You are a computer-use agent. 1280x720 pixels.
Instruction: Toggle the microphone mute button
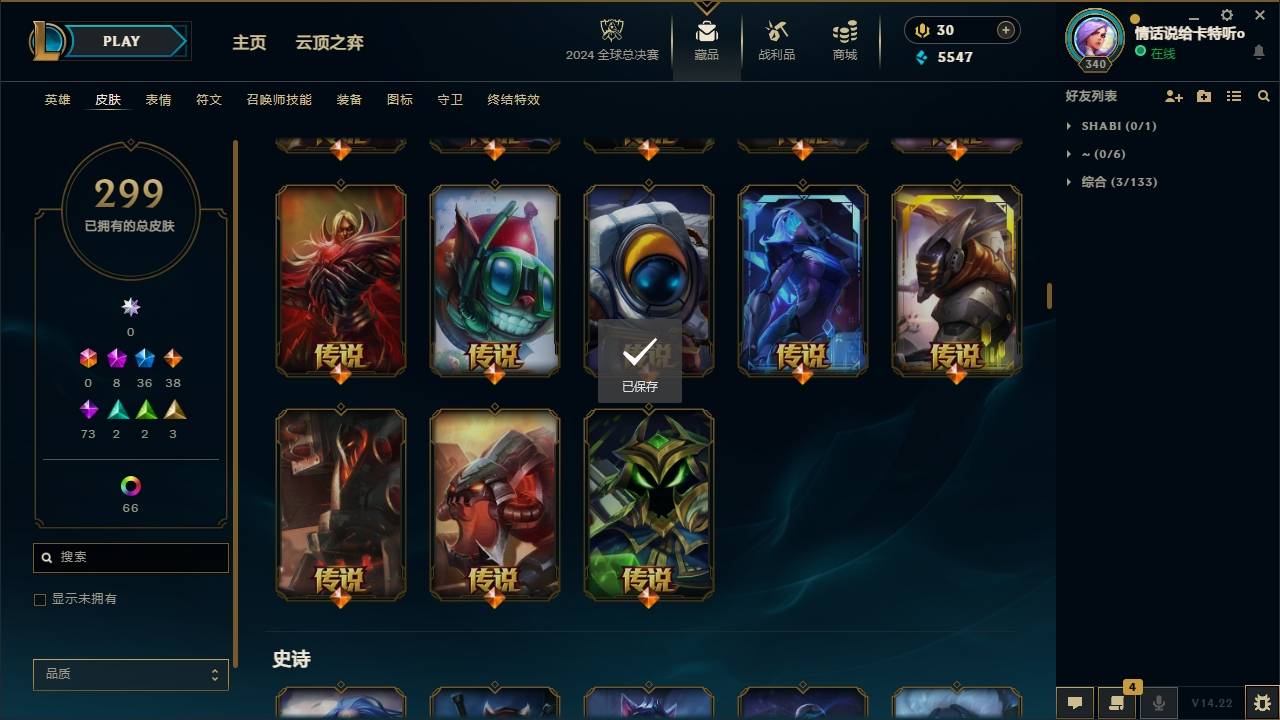pyautogui.click(x=1159, y=703)
